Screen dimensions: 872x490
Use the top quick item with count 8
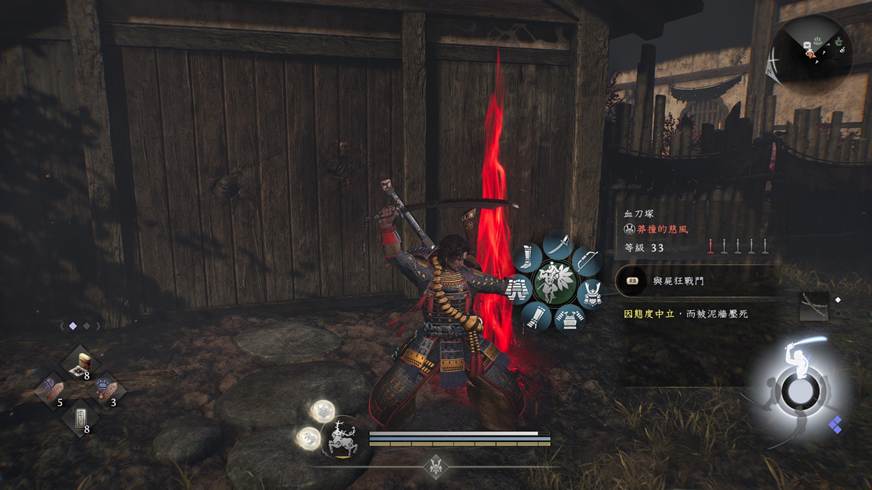80,364
